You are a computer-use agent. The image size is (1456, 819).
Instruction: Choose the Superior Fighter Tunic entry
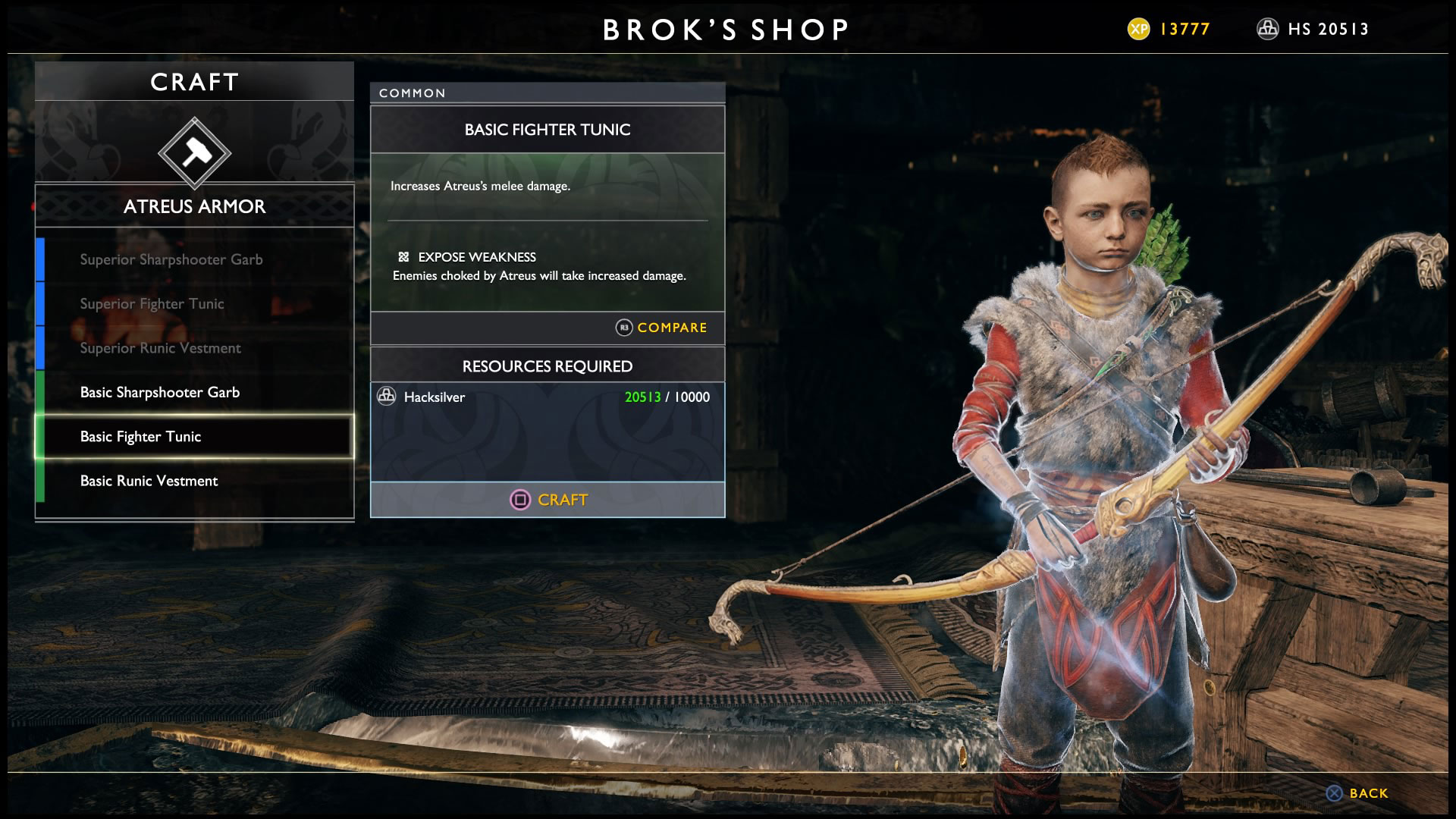[152, 304]
